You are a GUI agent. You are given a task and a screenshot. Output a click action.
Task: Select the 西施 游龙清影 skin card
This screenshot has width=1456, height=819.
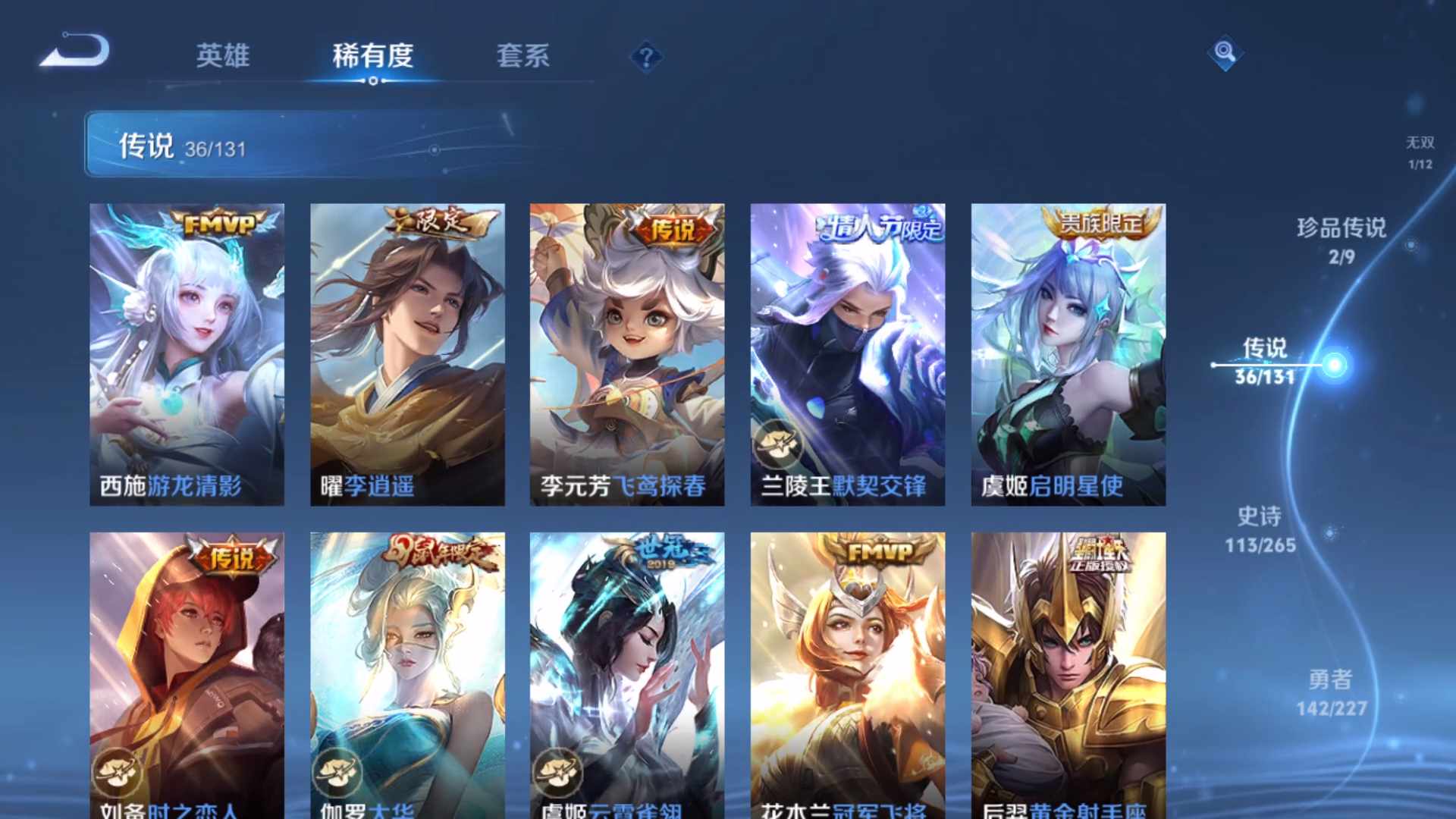pyautogui.click(x=187, y=354)
